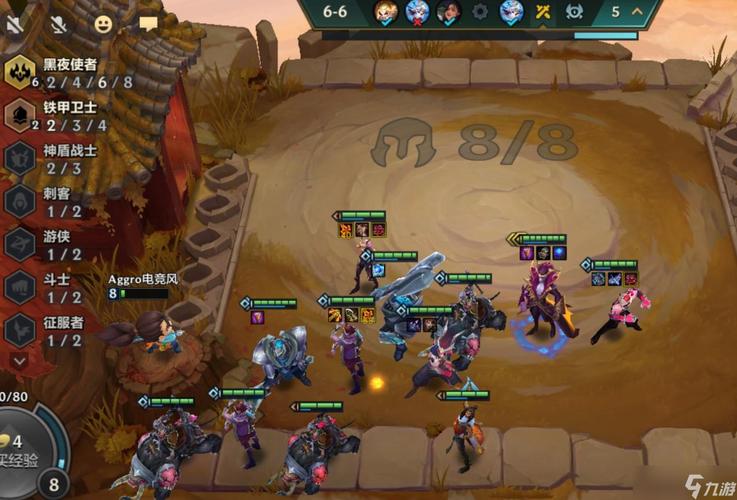
Task: Open the chat speech bubble
Action: pos(148,22)
